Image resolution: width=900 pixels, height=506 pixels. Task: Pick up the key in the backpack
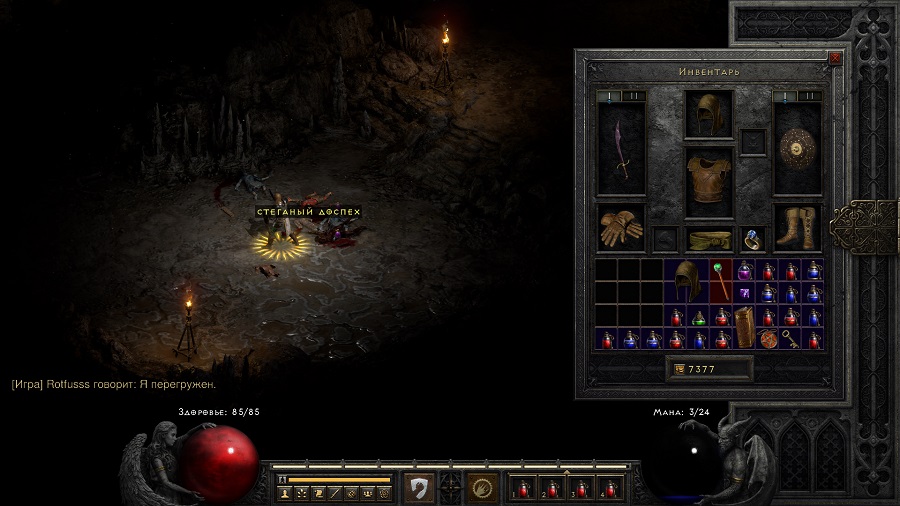(790, 339)
